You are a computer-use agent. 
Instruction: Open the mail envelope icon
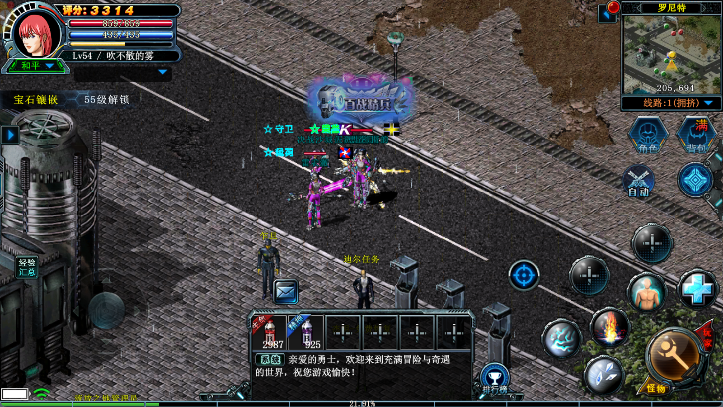[286, 291]
